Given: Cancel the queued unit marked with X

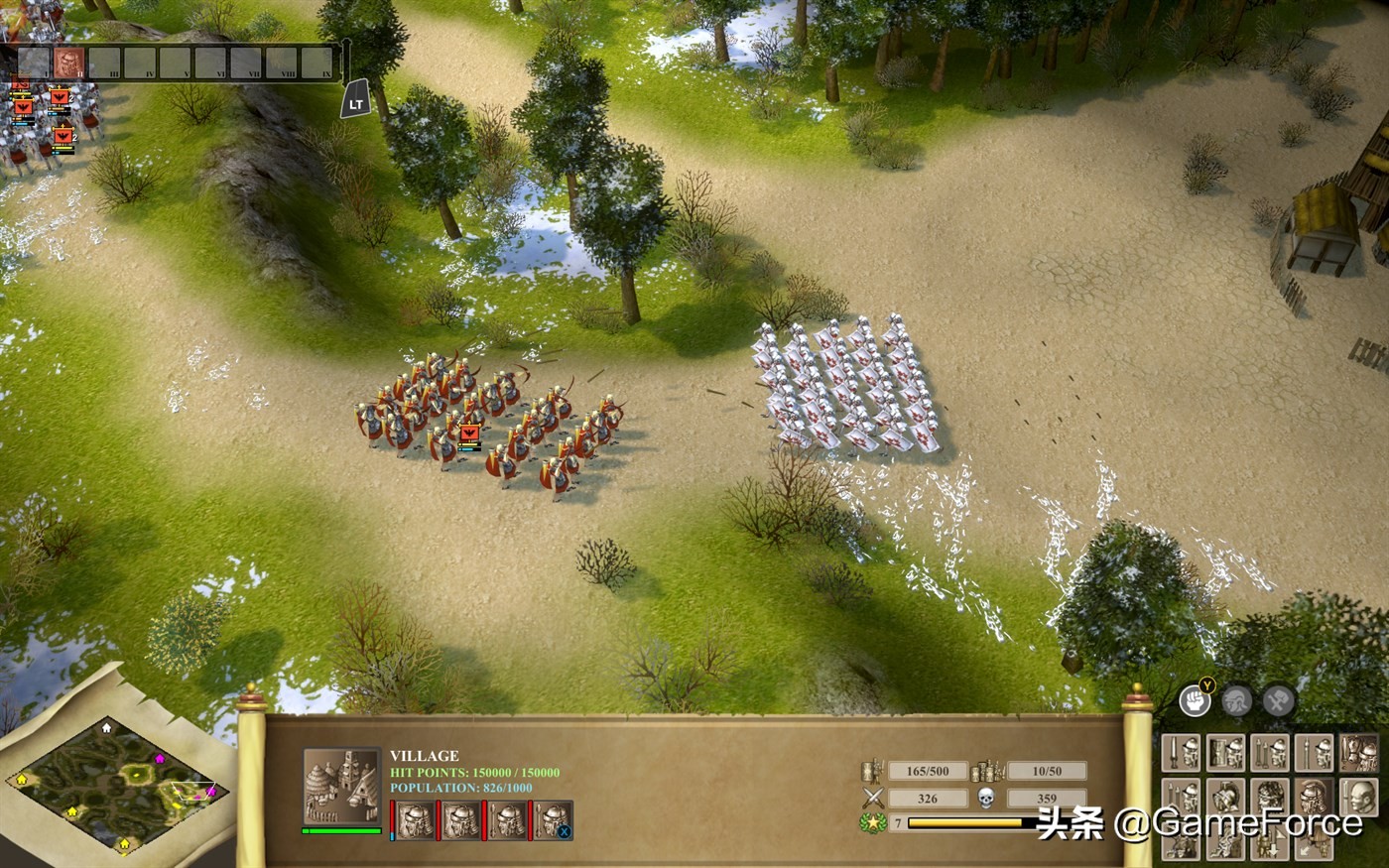Looking at the screenshot, I should pos(554,821).
